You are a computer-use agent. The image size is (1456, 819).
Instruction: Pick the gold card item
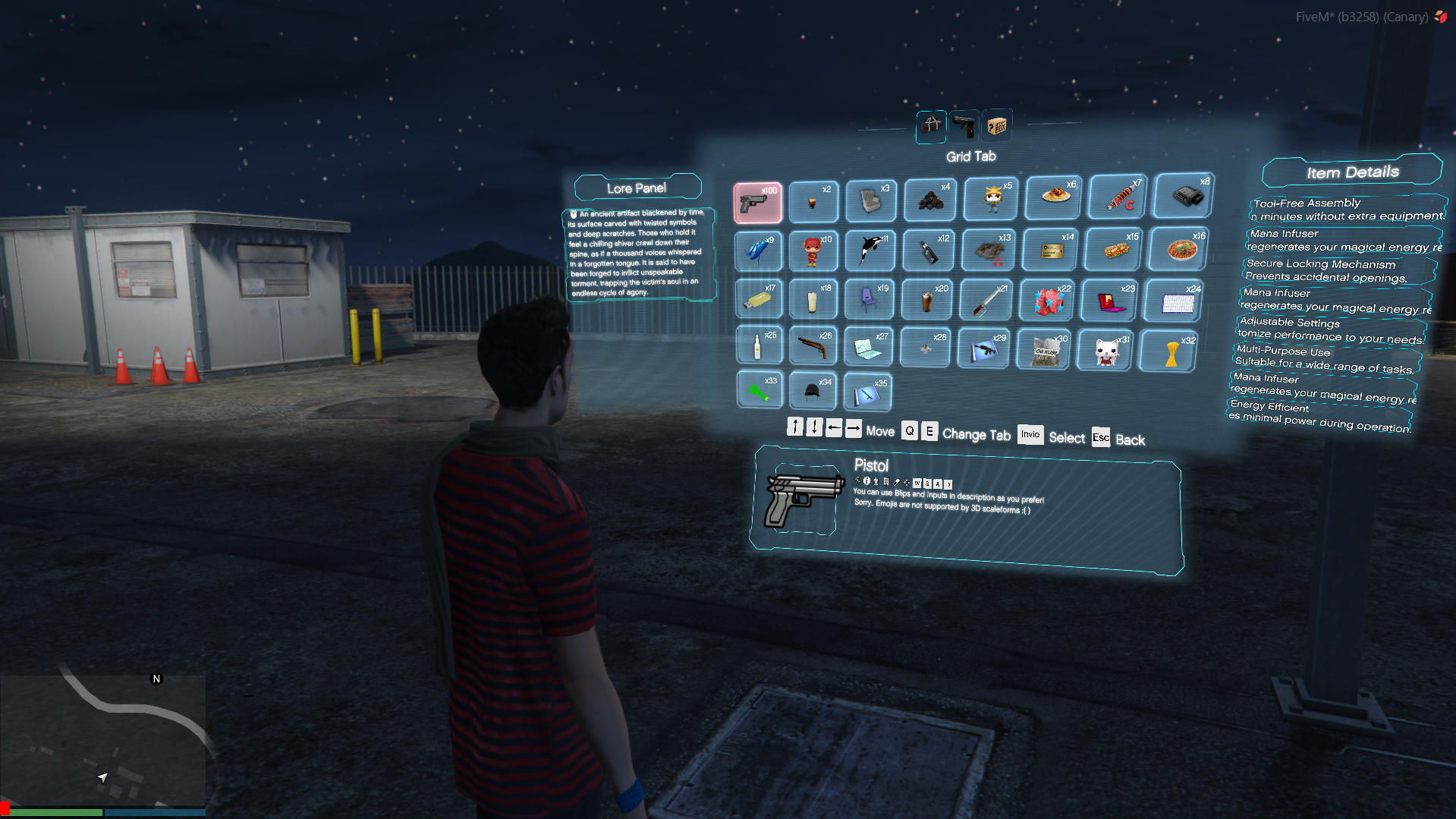tap(1051, 249)
